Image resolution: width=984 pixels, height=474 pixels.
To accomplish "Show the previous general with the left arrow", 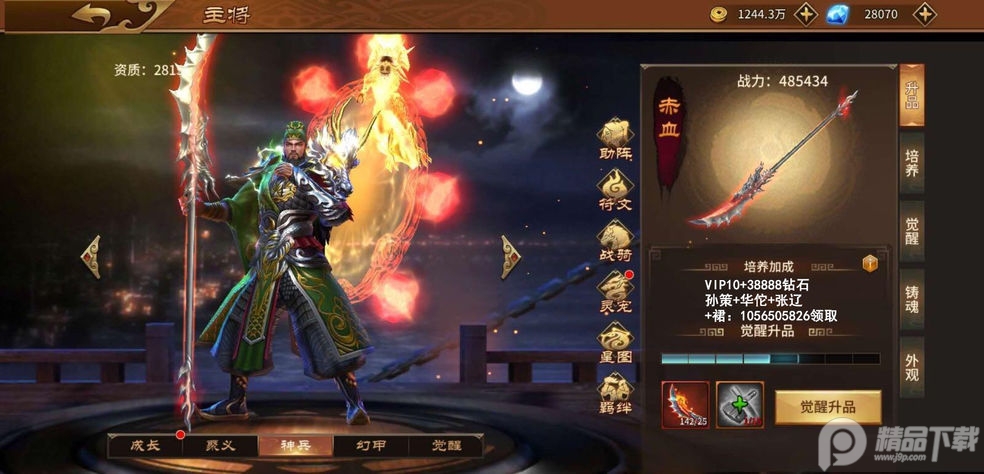I will pyautogui.click(x=91, y=256).
